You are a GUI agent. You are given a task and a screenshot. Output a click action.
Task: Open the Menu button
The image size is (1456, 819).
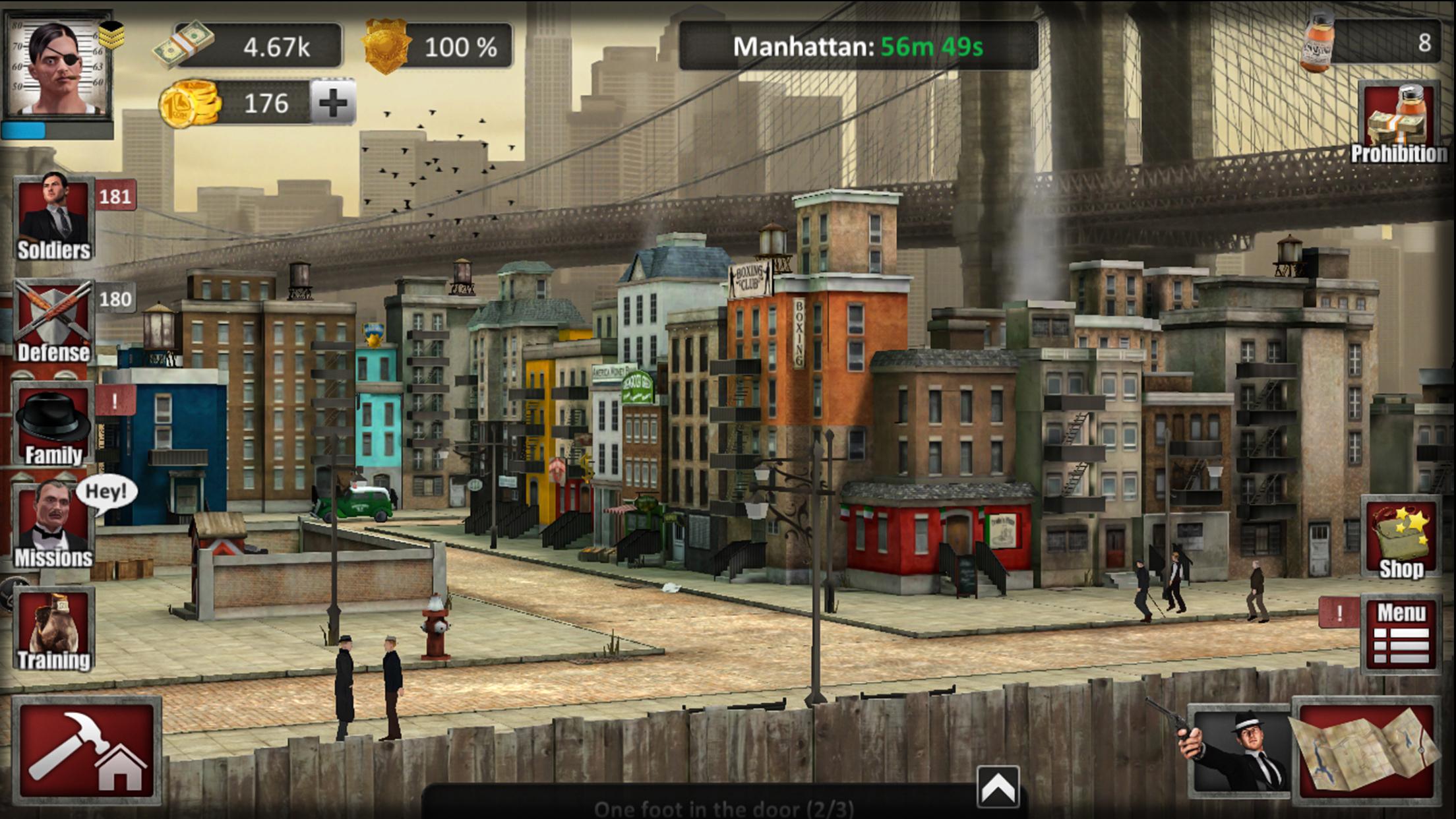[1401, 634]
